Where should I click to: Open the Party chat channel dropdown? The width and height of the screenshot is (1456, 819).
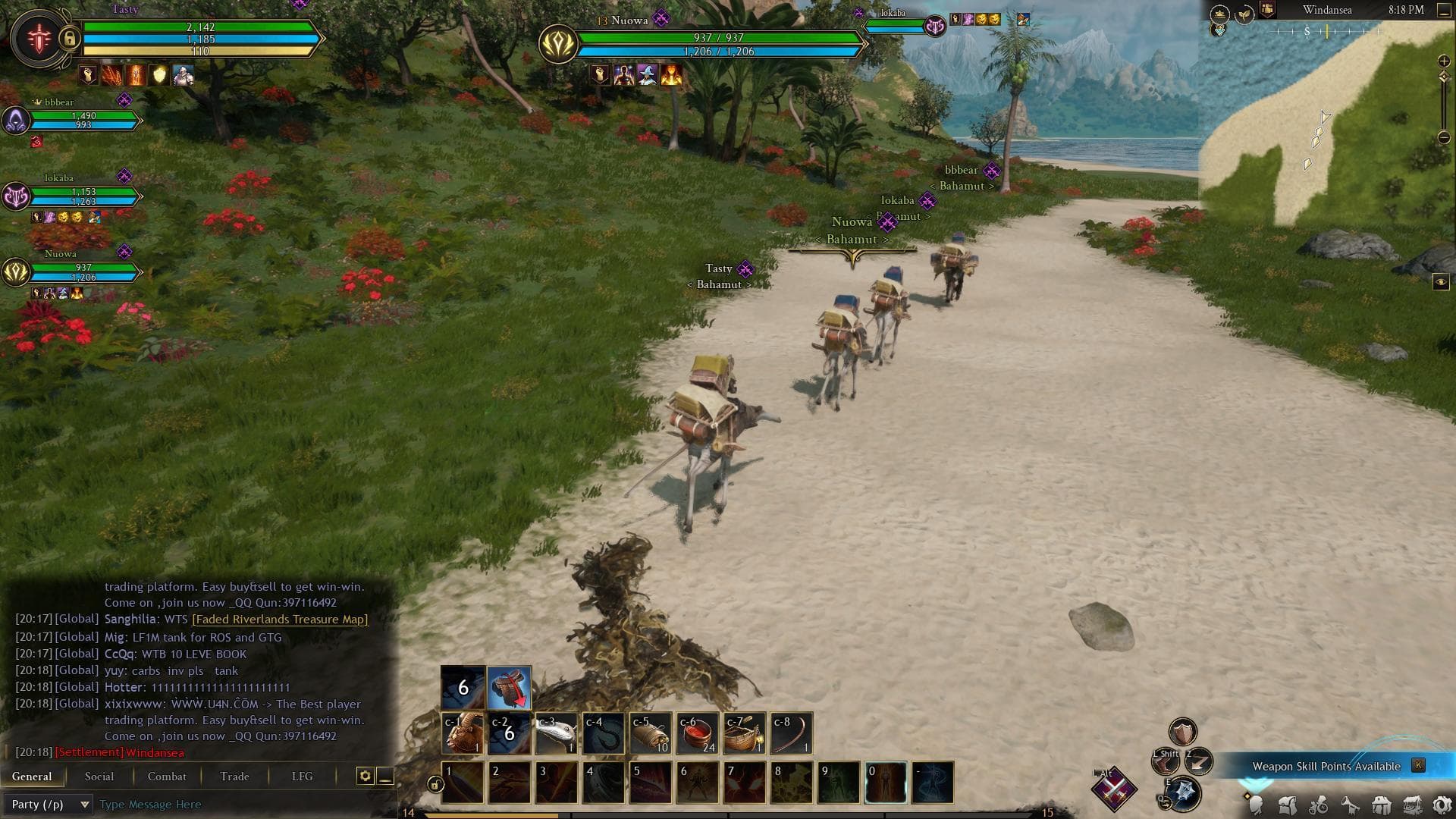click(48, 804)
